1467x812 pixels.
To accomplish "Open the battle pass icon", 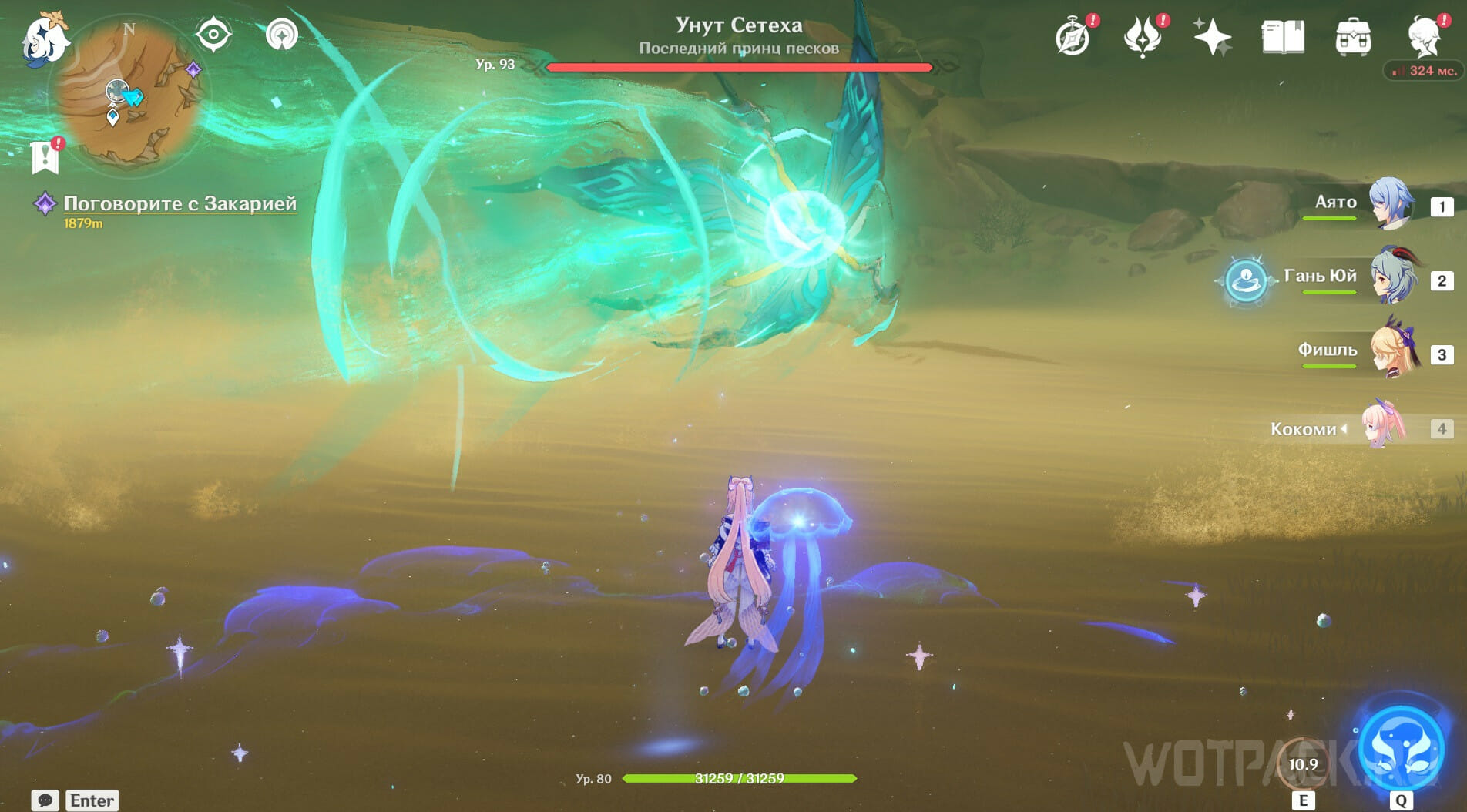I will tap(1142, 37).
